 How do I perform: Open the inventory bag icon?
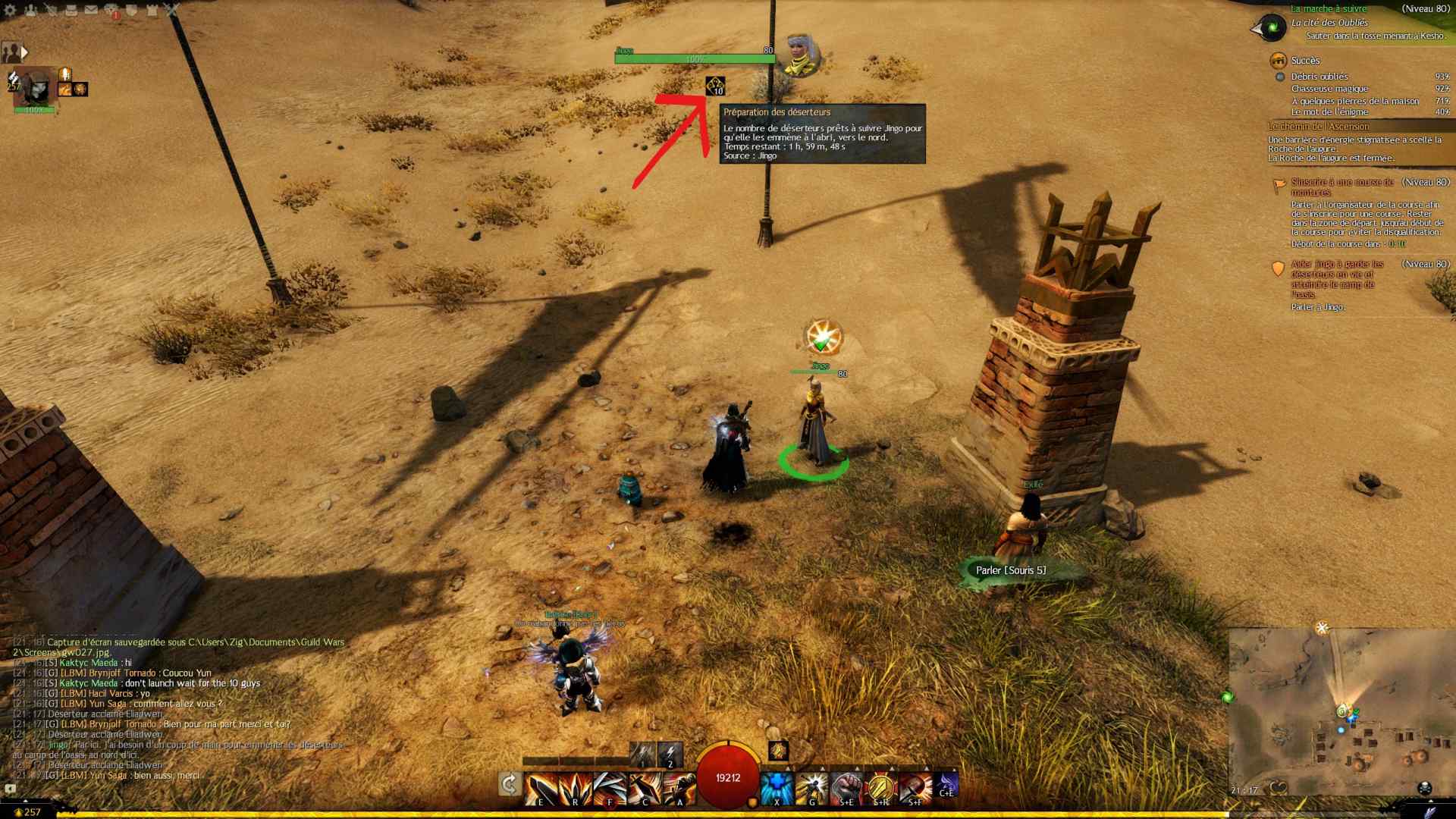point(71,10)
